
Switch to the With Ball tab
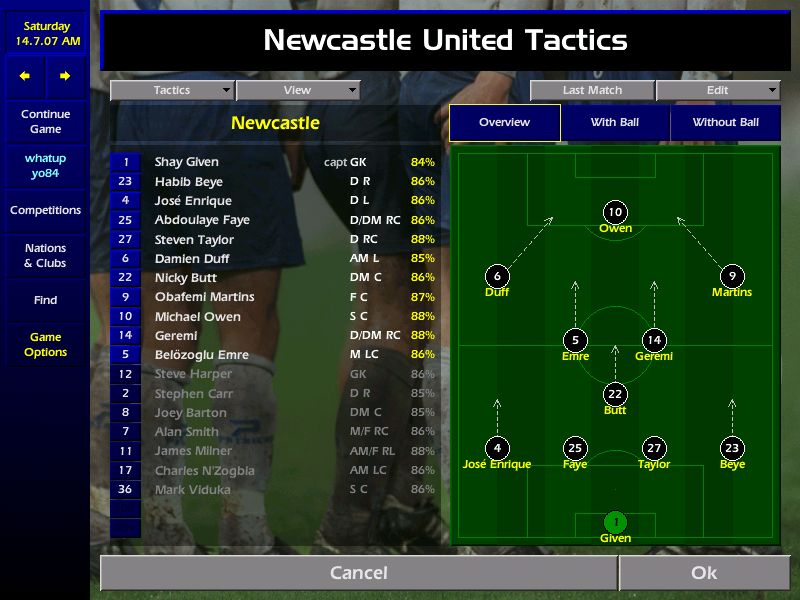[615, 123]
